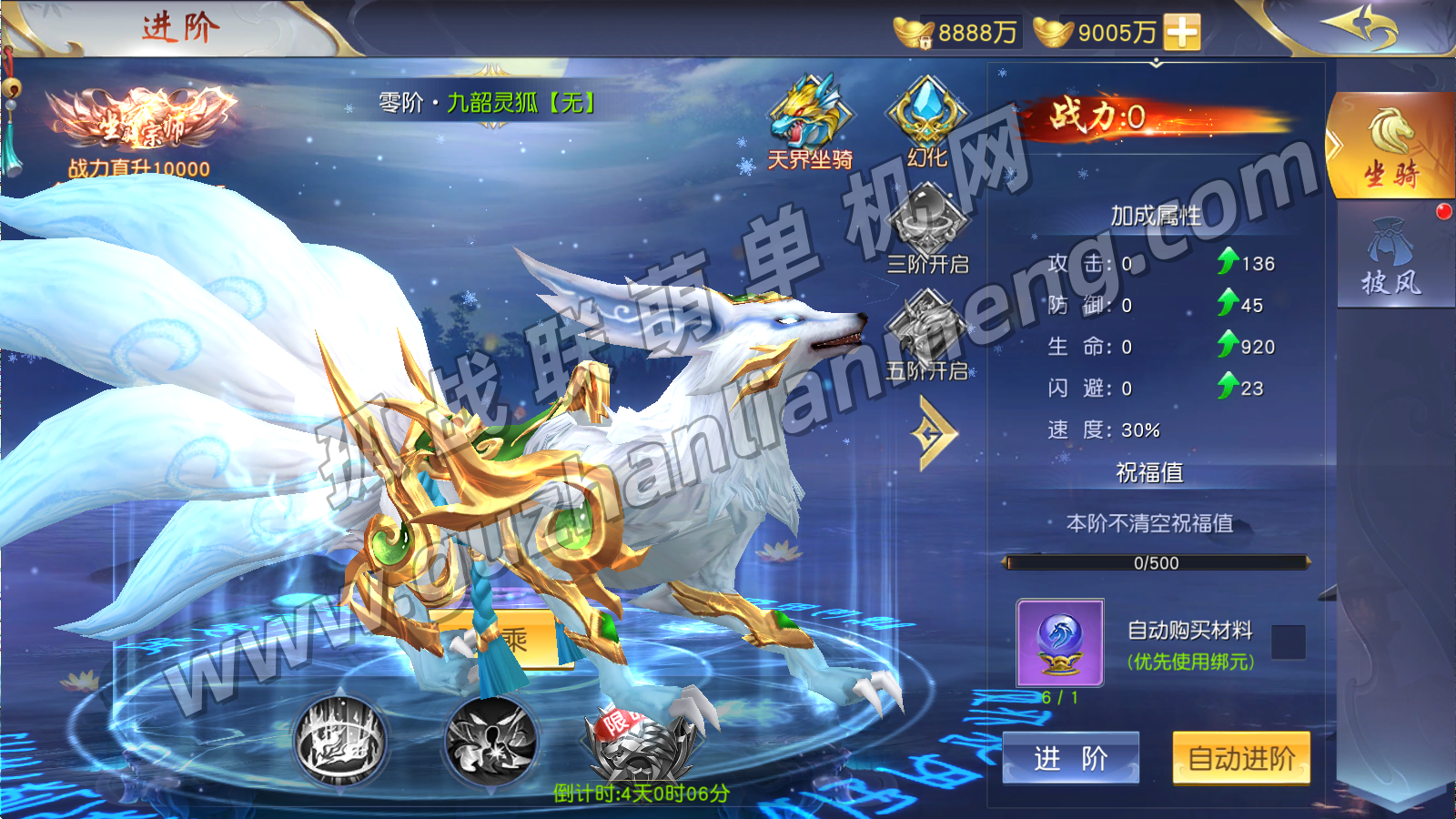
Task: Open the 坐骑宗师 mount master badge
Action: click(x=139, y=123)
